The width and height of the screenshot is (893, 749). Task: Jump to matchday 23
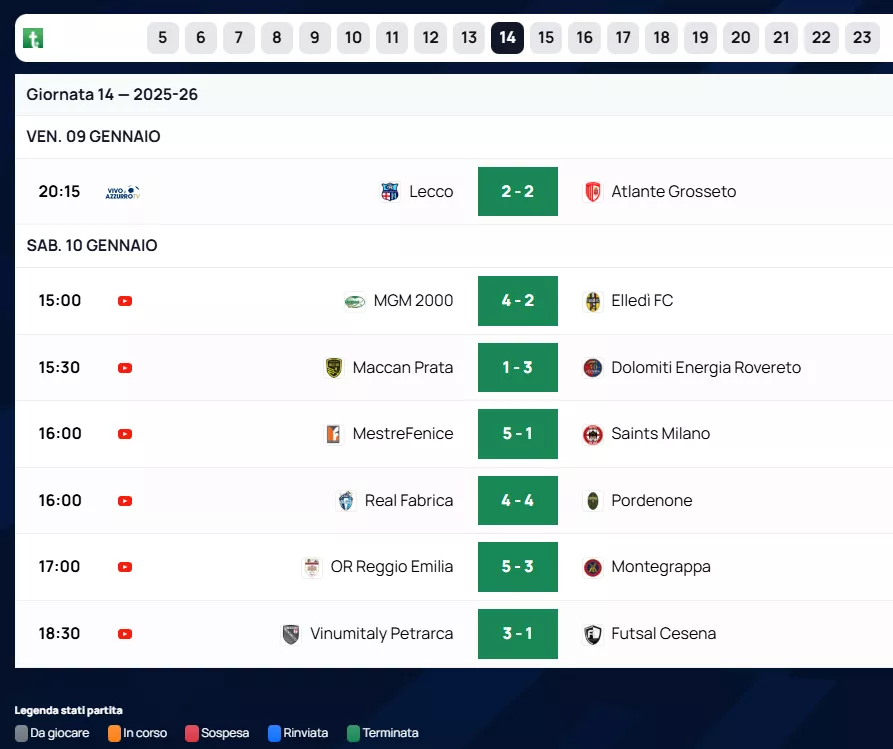click(x=862, y=38)
